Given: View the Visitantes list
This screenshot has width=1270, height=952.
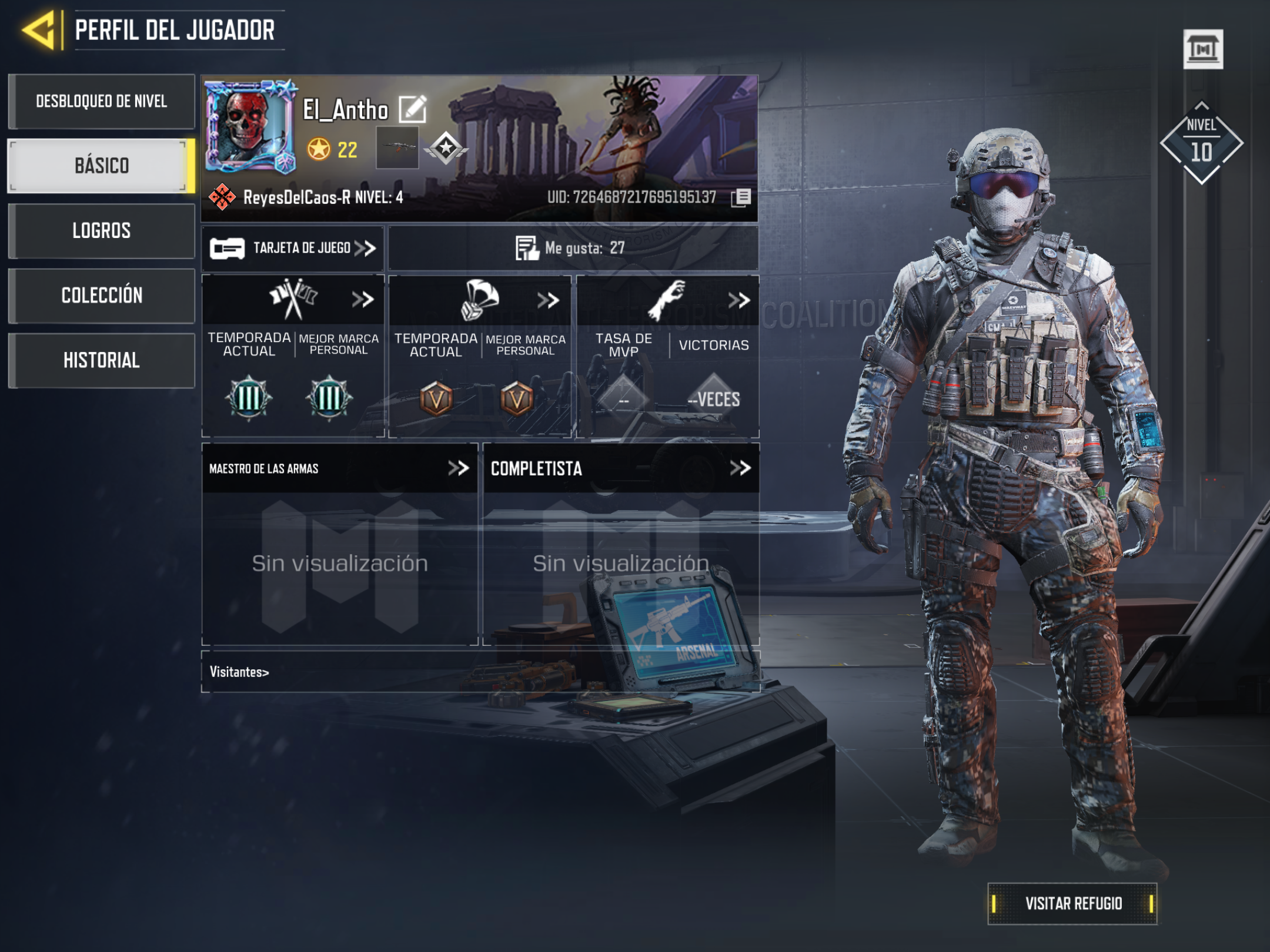Looking at the screenshot, I should (x=240, y=672).
